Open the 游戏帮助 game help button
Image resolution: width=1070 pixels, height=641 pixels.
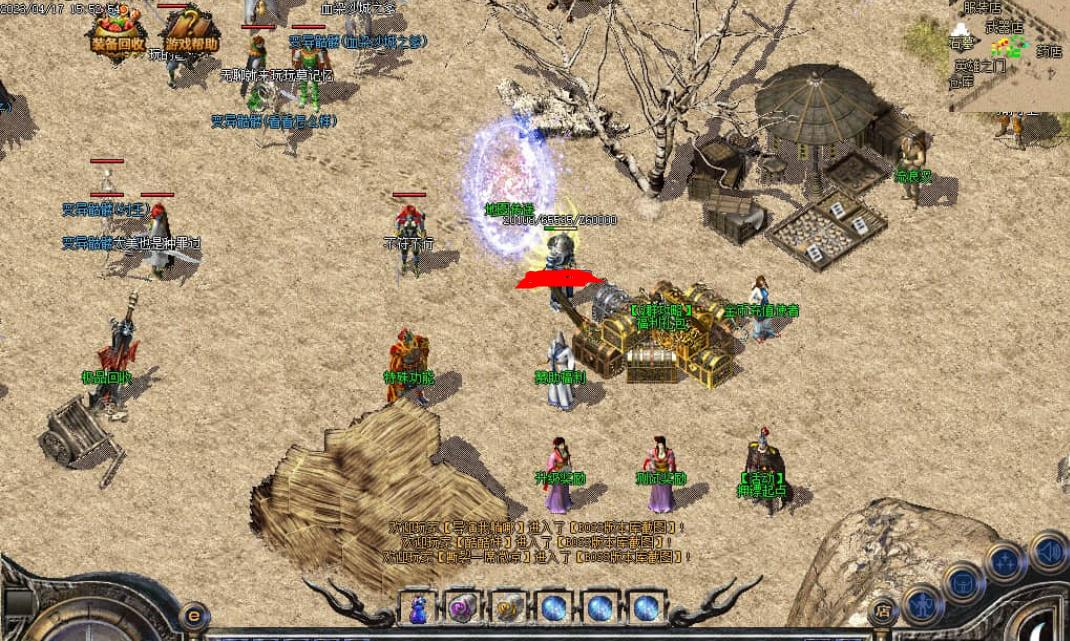190,34
